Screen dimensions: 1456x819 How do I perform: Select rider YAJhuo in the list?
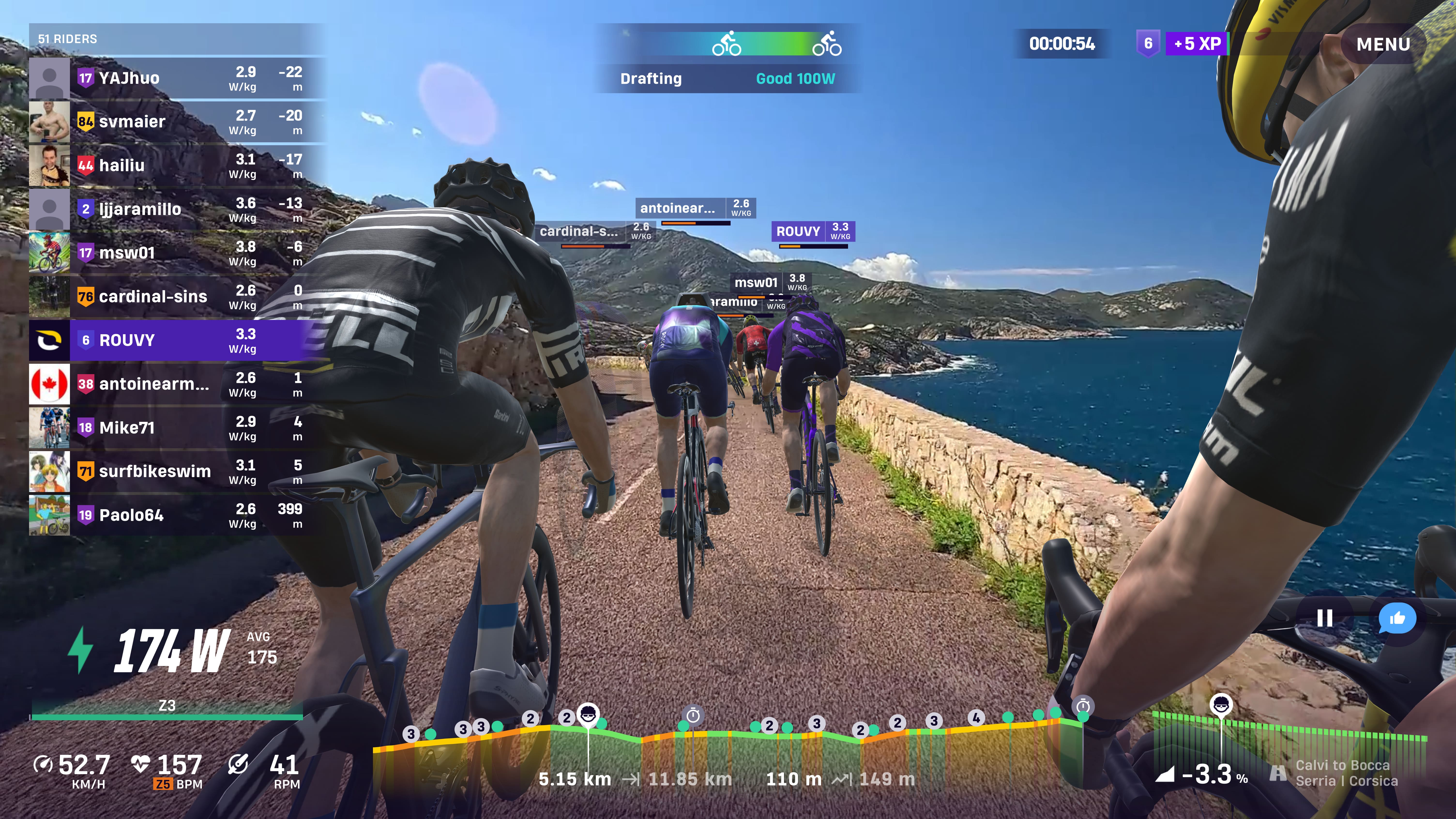[x=175, y=78]
